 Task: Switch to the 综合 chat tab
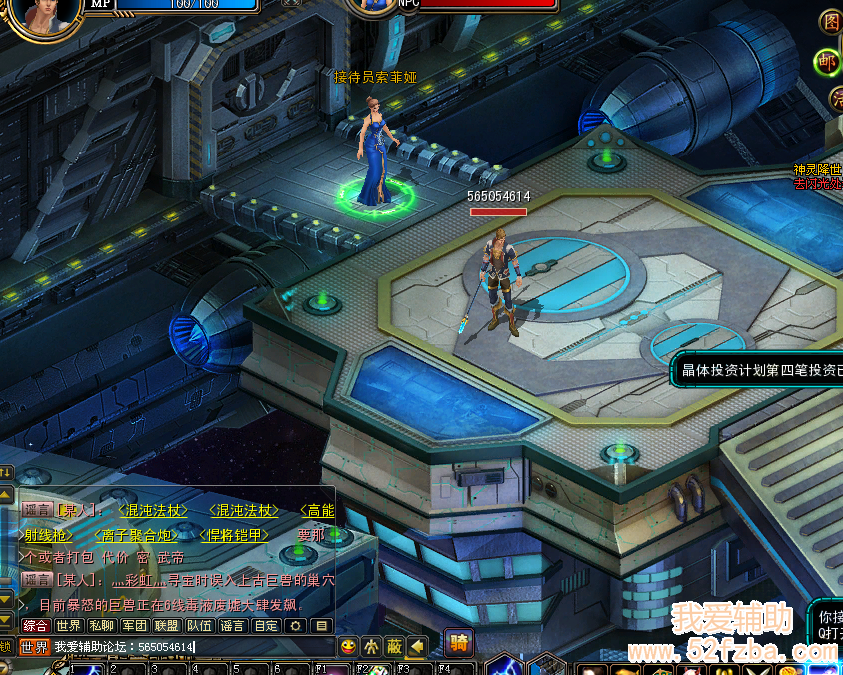(x=36, y=626)
